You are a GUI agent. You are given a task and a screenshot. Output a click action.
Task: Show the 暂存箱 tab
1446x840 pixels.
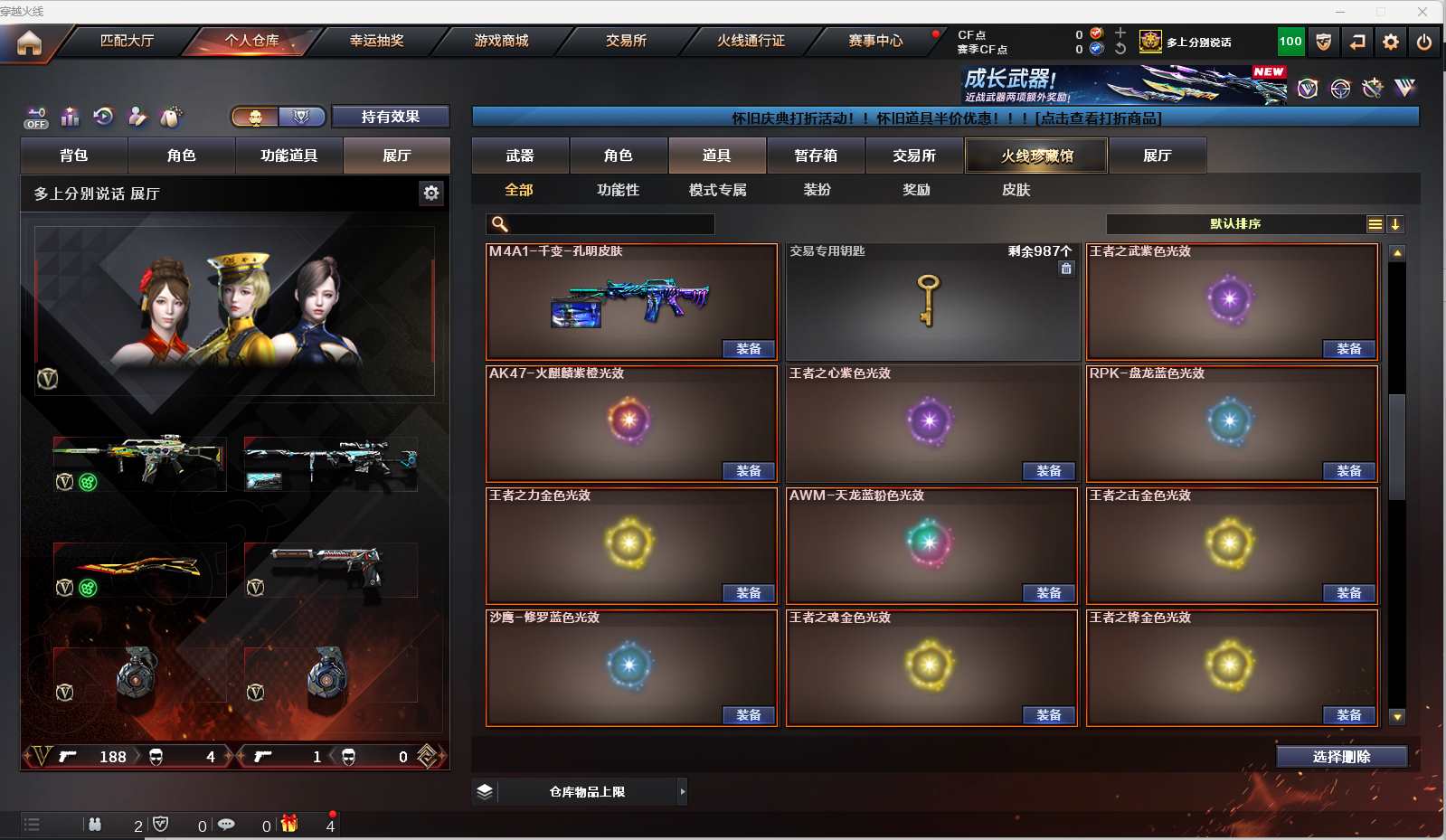[x=816, y=156]
